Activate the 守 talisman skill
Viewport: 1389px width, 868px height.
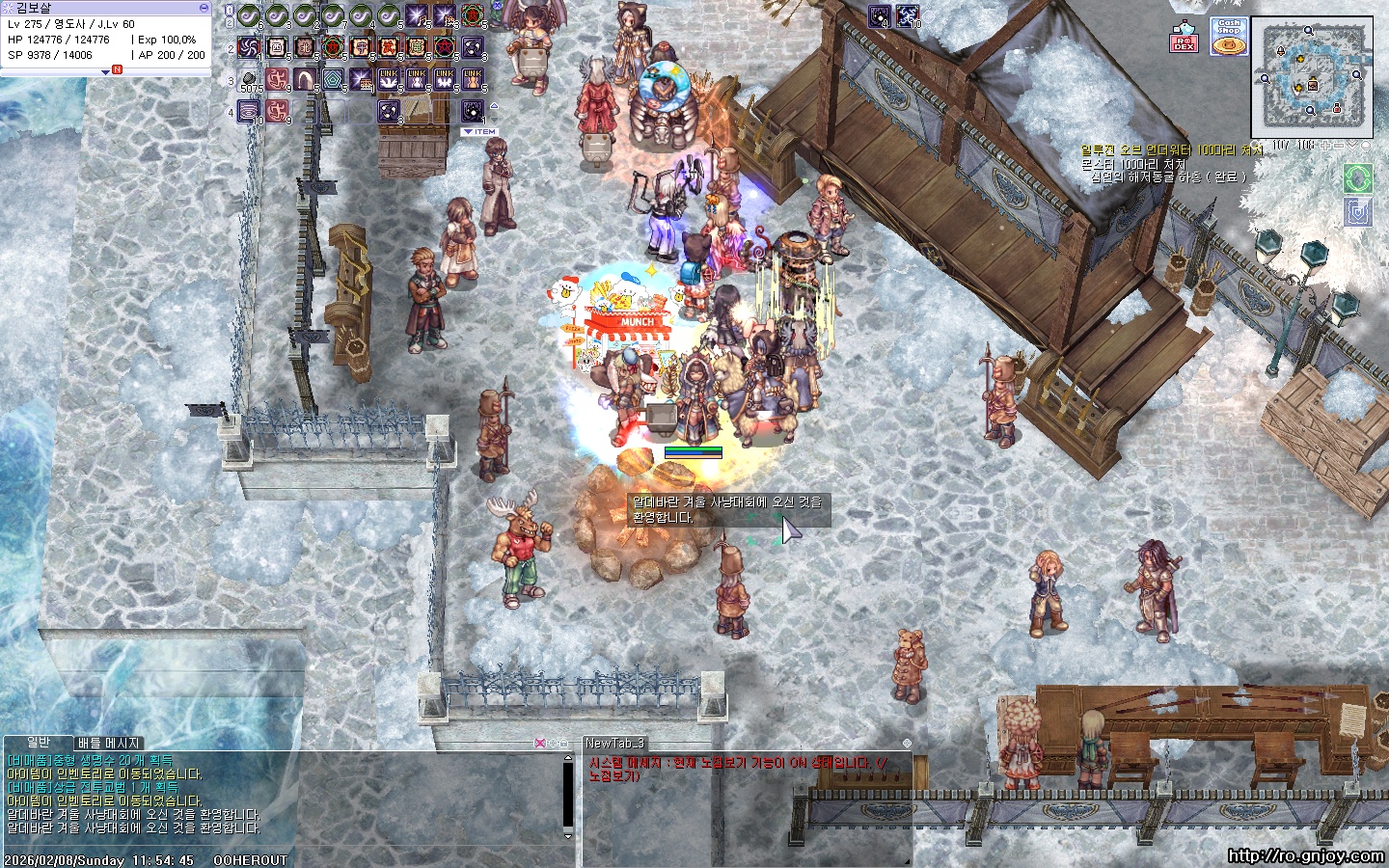361,47
